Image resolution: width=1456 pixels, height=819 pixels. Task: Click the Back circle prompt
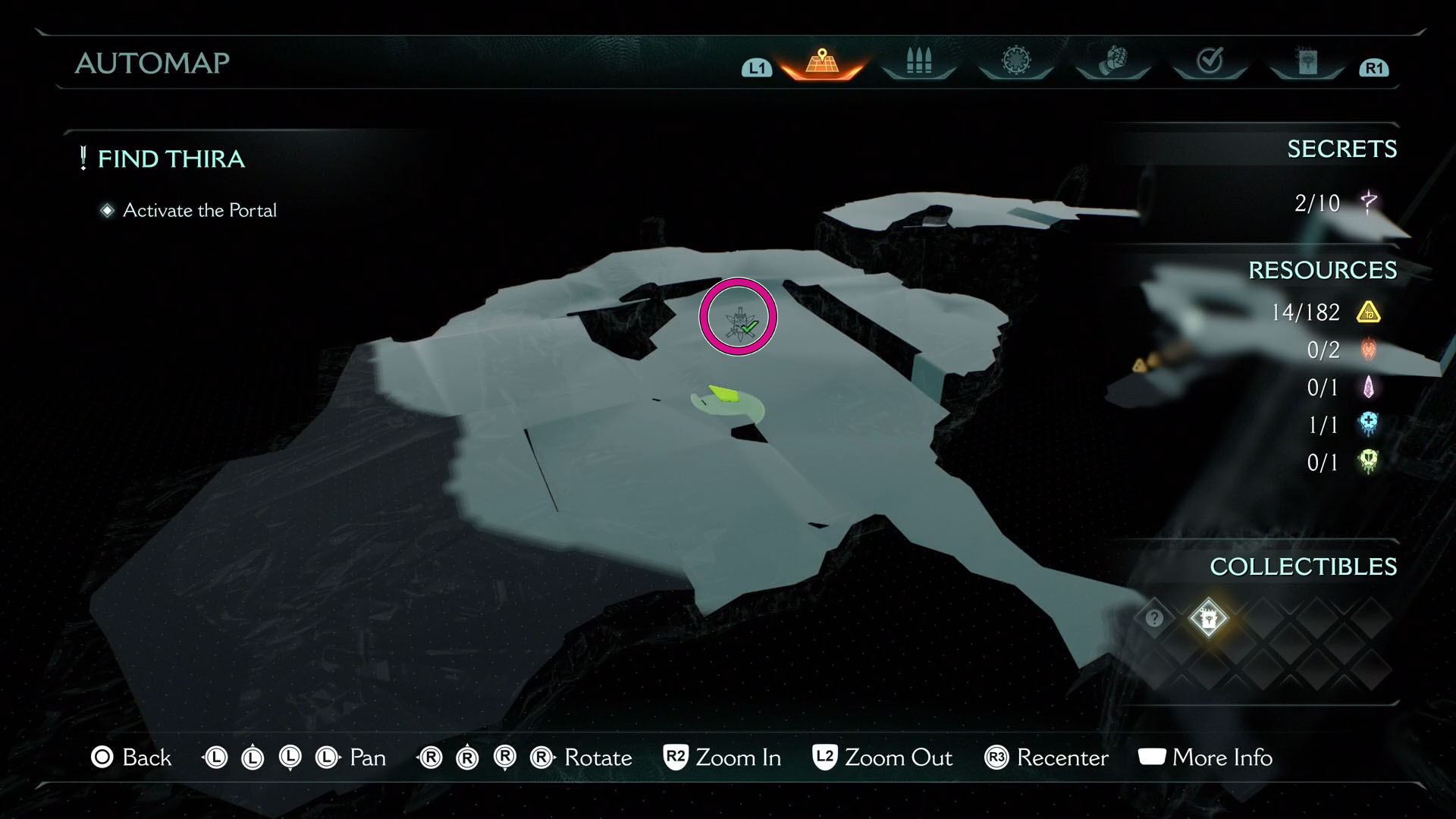pyautogui.click(x=101, y=757)
